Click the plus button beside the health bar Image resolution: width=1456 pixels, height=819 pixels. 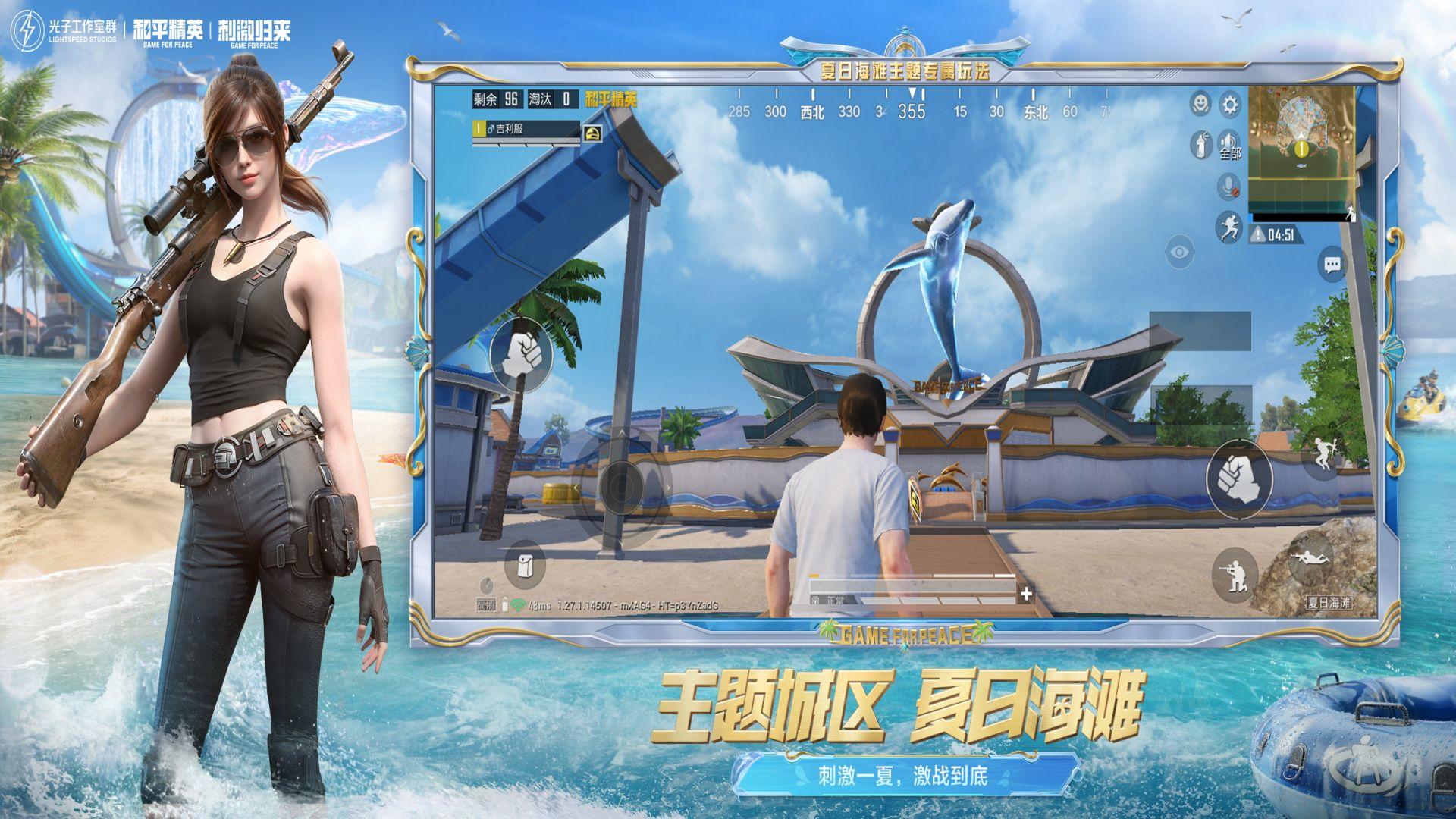pyautogui.click(x=1026, y=594)
